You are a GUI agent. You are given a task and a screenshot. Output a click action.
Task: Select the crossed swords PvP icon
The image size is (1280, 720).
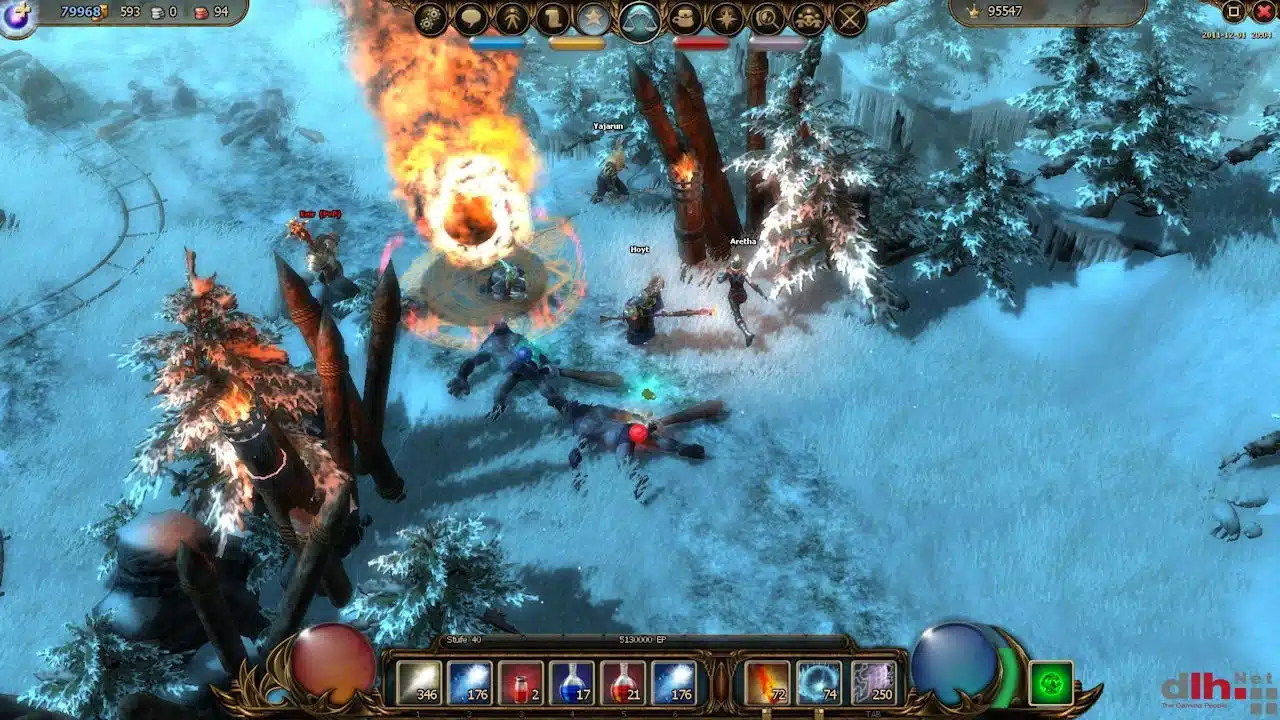[x=849, y=17]
